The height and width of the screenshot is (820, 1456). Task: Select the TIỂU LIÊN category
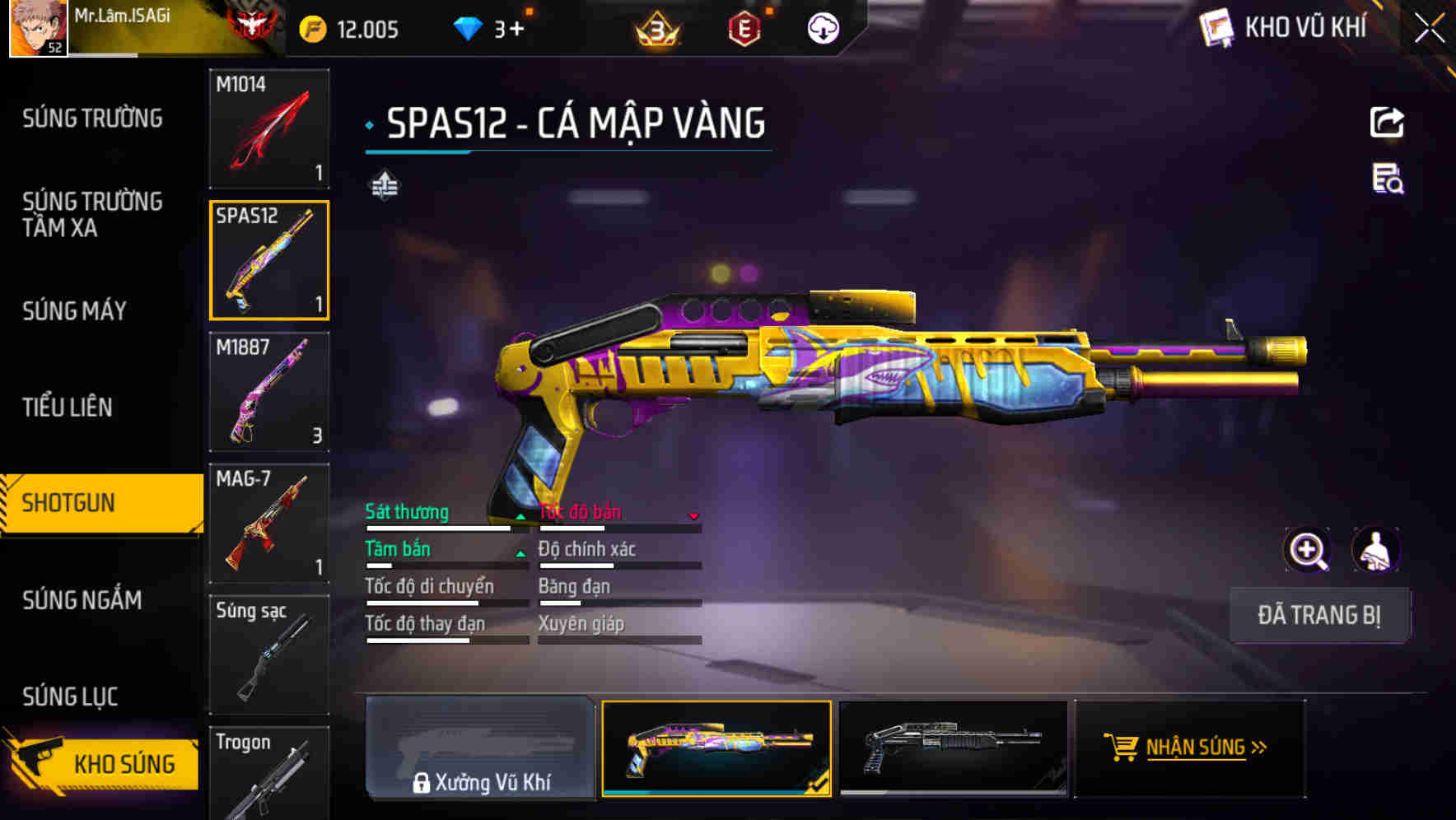68,407
